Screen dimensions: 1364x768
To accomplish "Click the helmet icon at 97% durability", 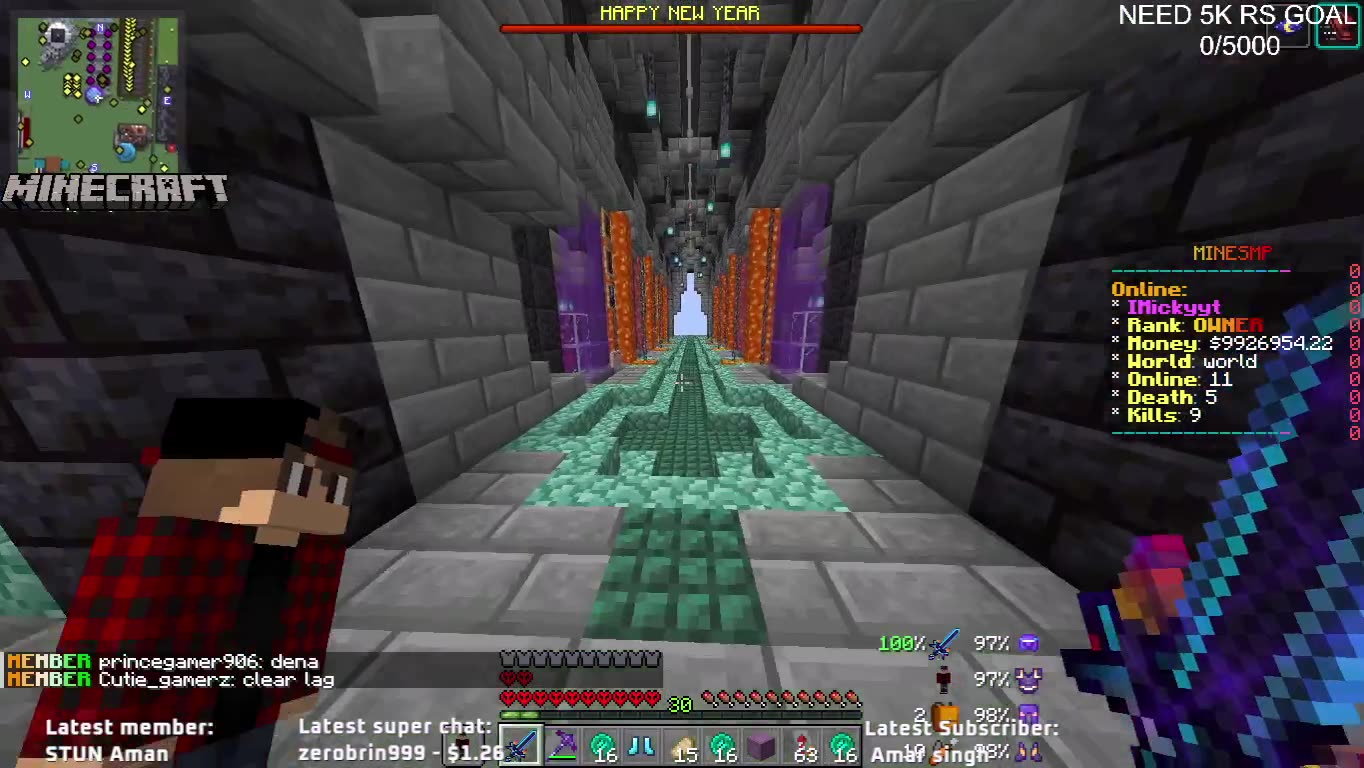I will [x=1027, y=645].
